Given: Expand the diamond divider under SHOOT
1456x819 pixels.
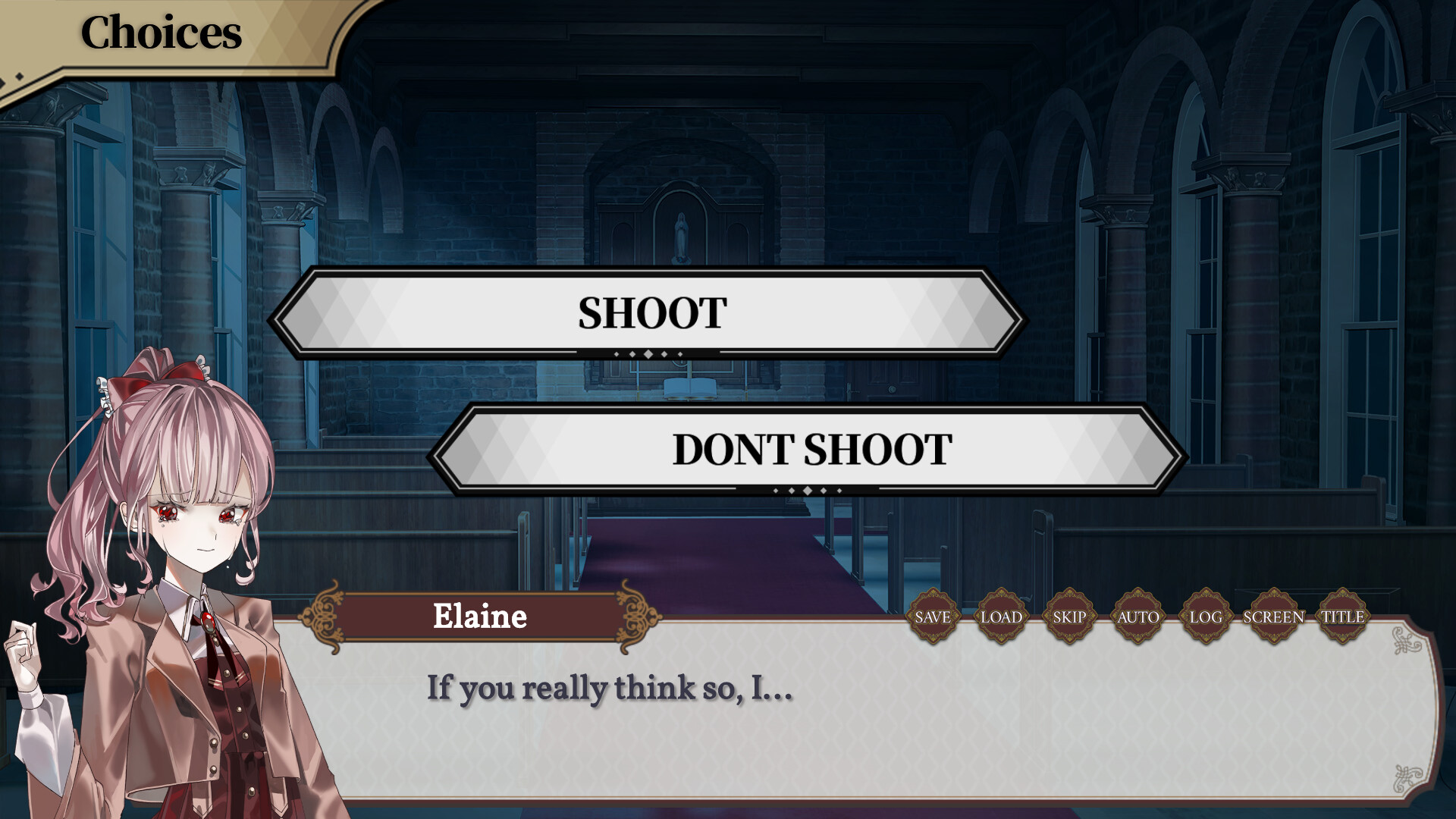Looking at the screenshot, I should tap(650, 353).
